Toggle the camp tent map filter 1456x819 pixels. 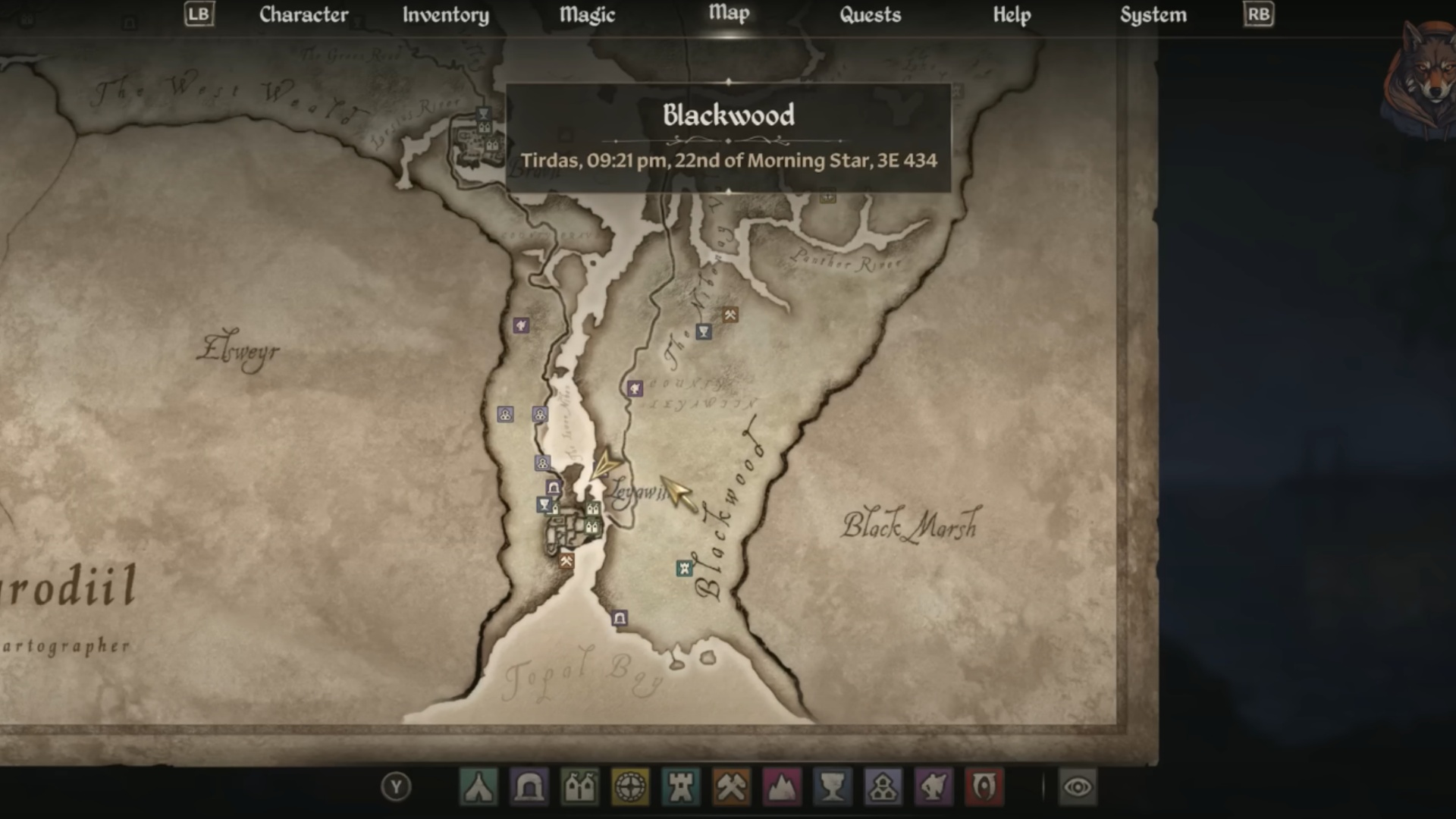coord(479,787)
